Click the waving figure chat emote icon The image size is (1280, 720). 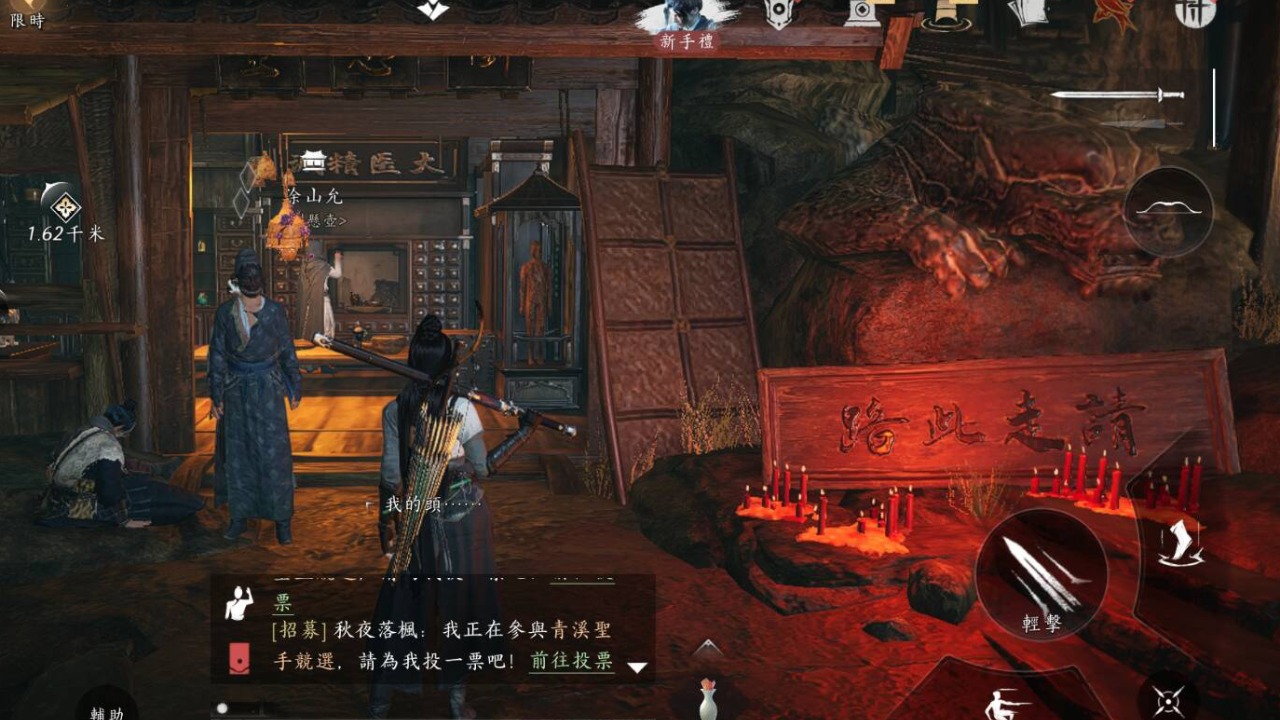click(239, 604)
